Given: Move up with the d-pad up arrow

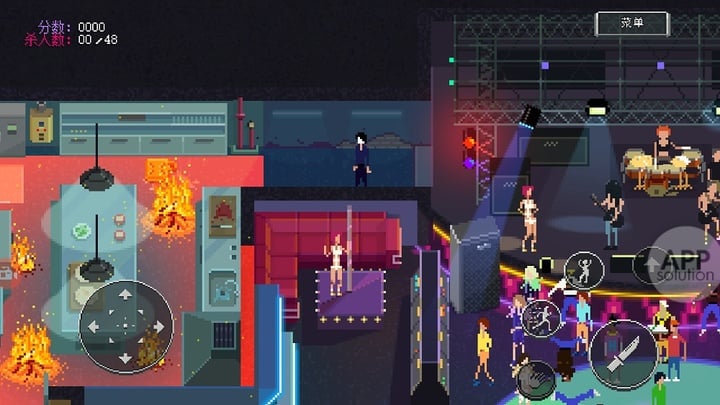Looking at the screenshot, I should [125, 295].
